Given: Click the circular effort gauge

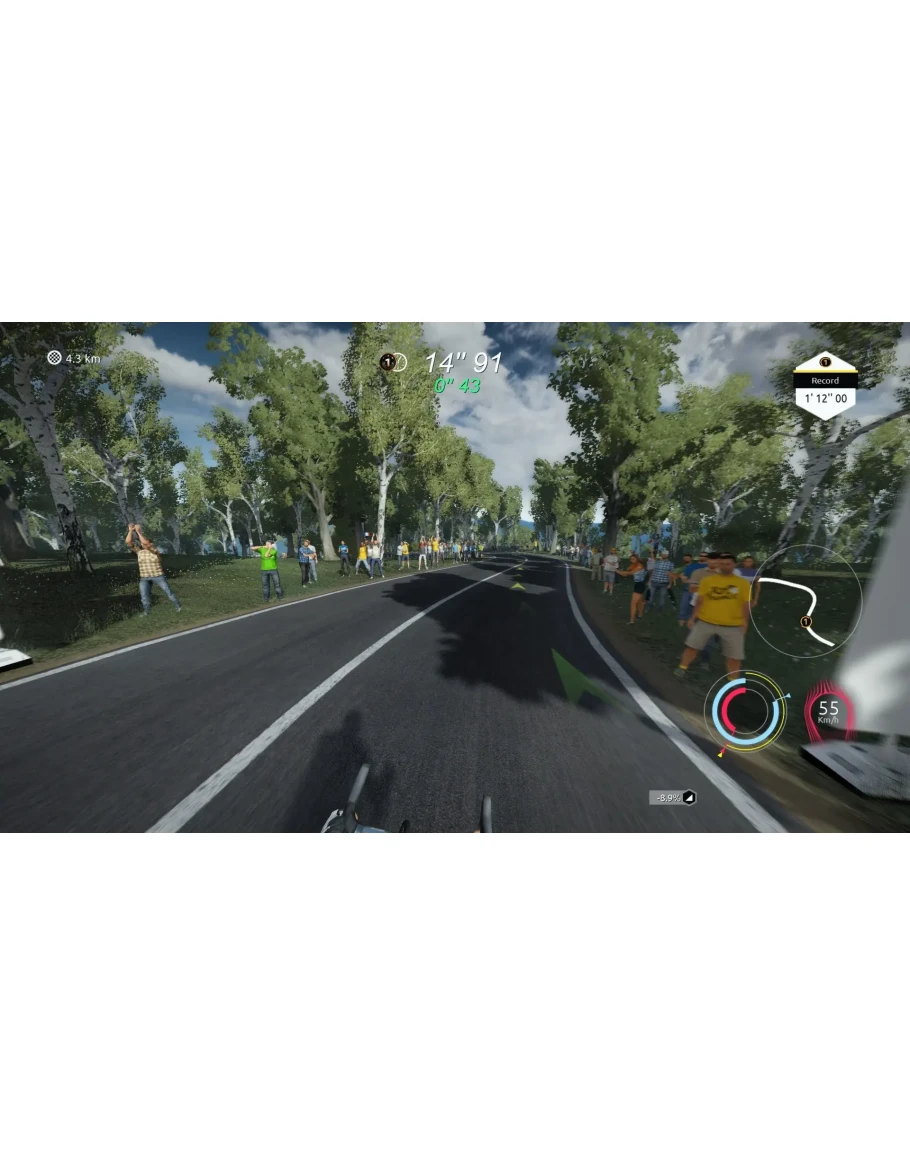Looking at the screenshot, I should tap(745, 709).
